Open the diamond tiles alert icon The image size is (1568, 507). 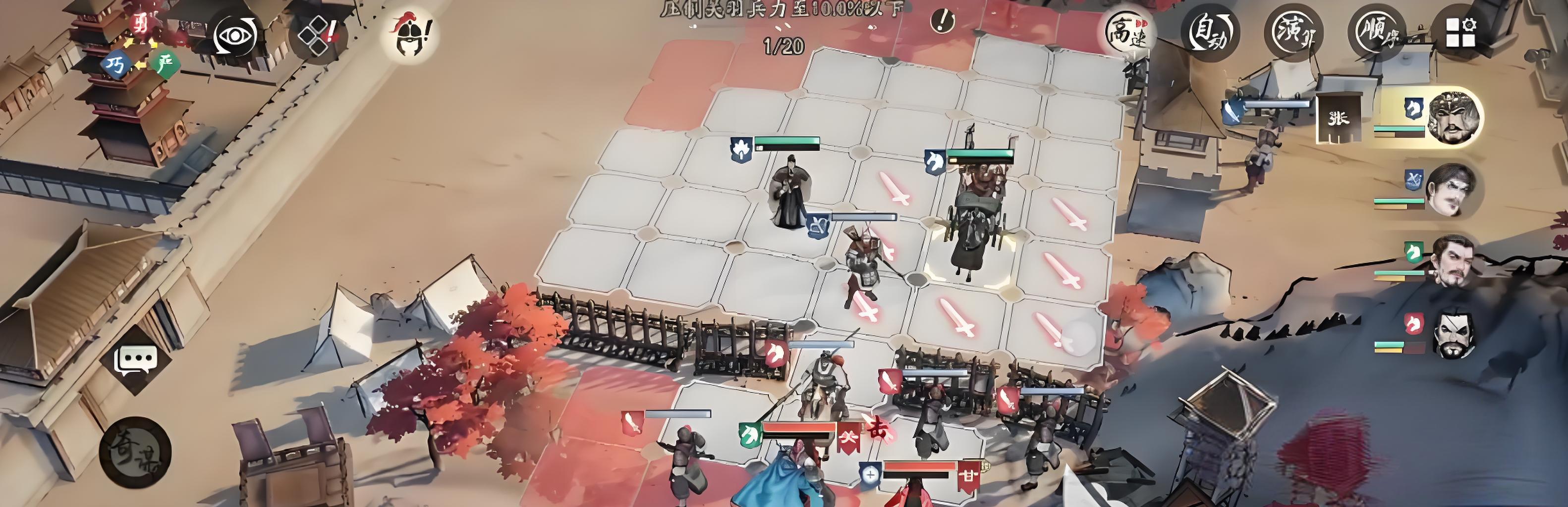click(x=318, y=35)
